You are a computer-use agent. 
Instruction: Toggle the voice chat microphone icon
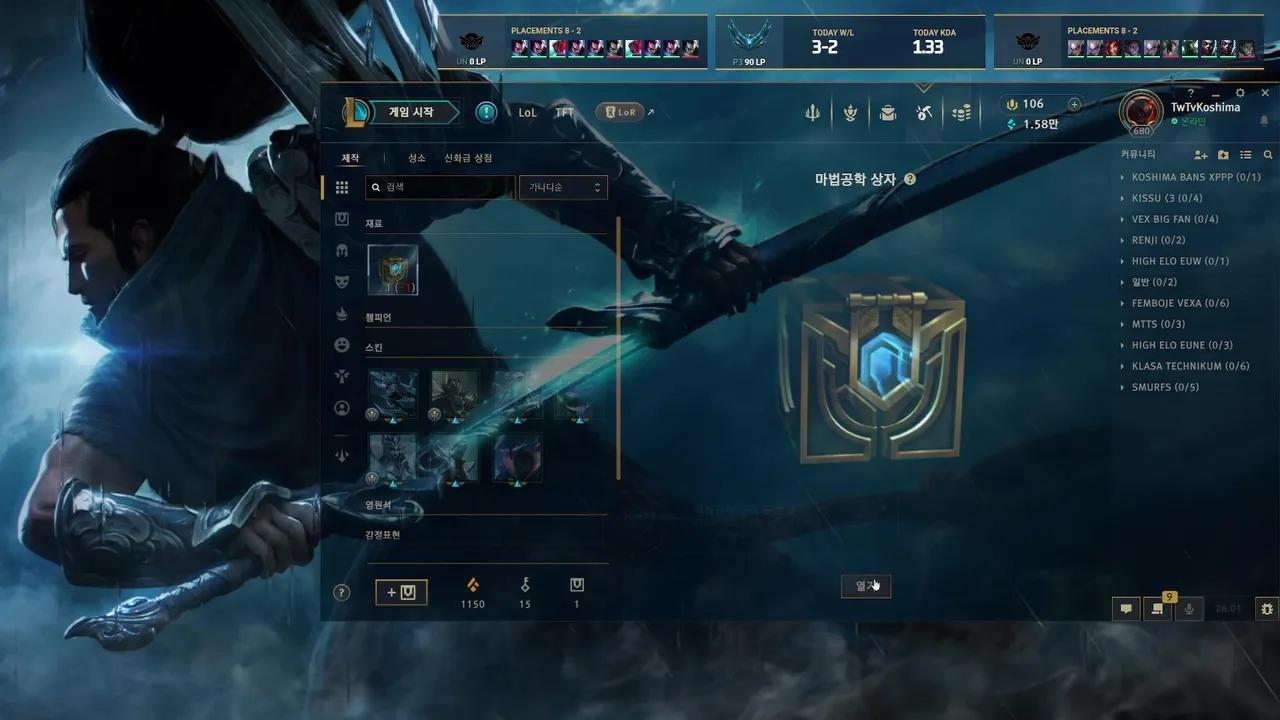pos(1189,608)
